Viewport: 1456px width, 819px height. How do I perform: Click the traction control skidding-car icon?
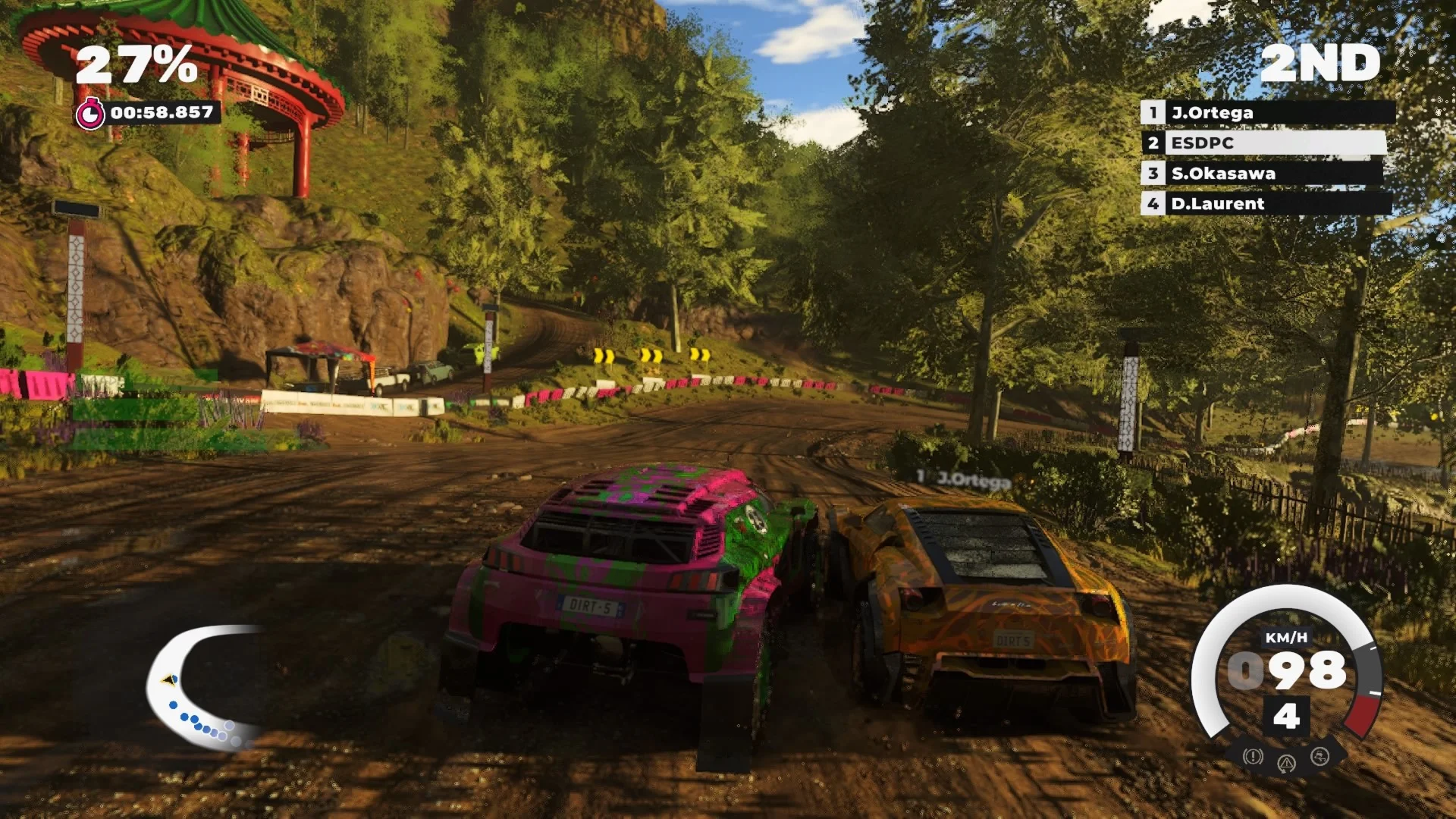pos(1319,756)
